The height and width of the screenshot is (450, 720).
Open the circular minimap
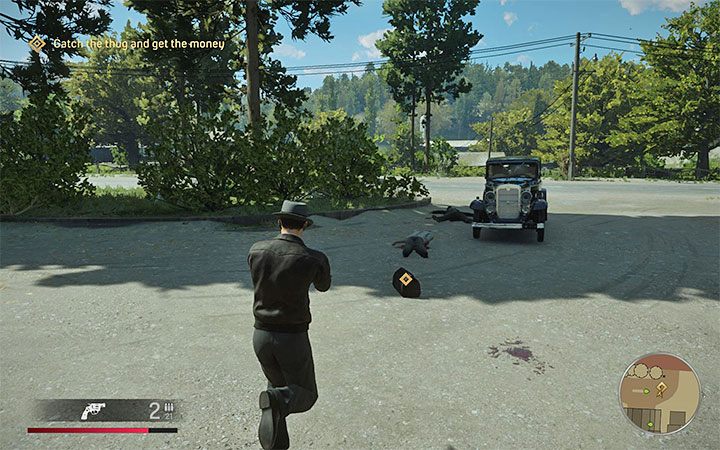click(659, 393)
